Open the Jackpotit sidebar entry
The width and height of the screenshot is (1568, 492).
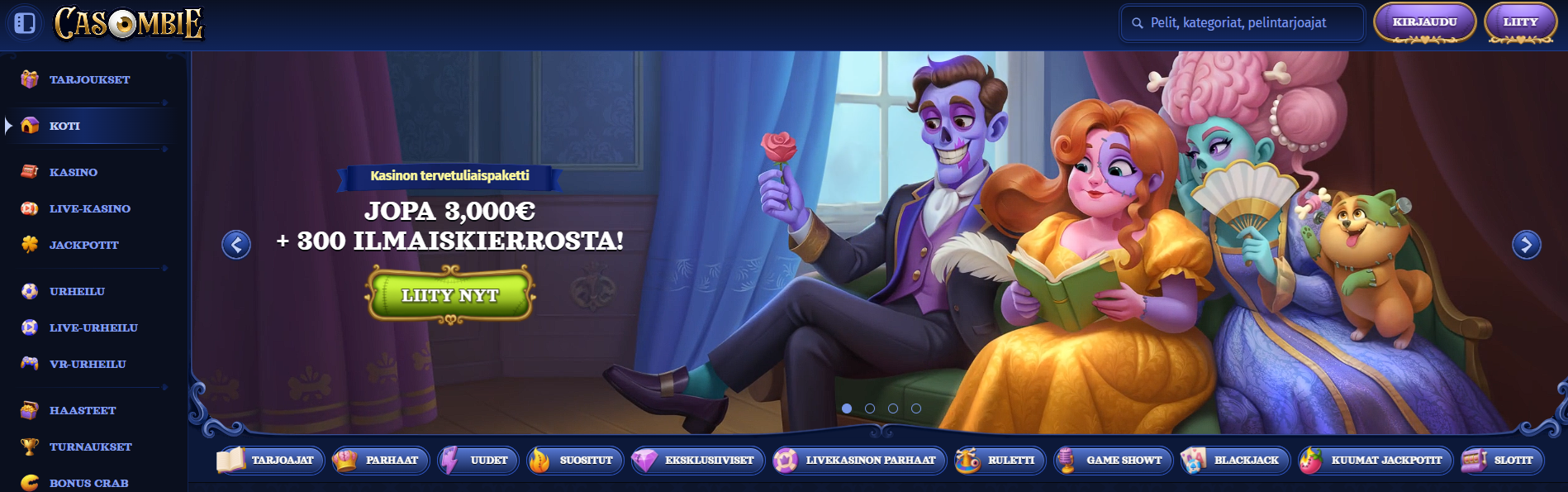coord(83,245)
